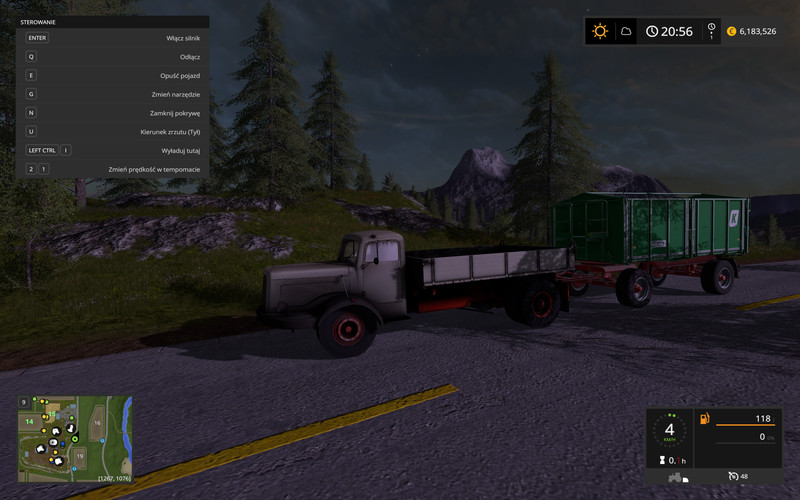Show the cloudy forecast icon

point(626,31)
